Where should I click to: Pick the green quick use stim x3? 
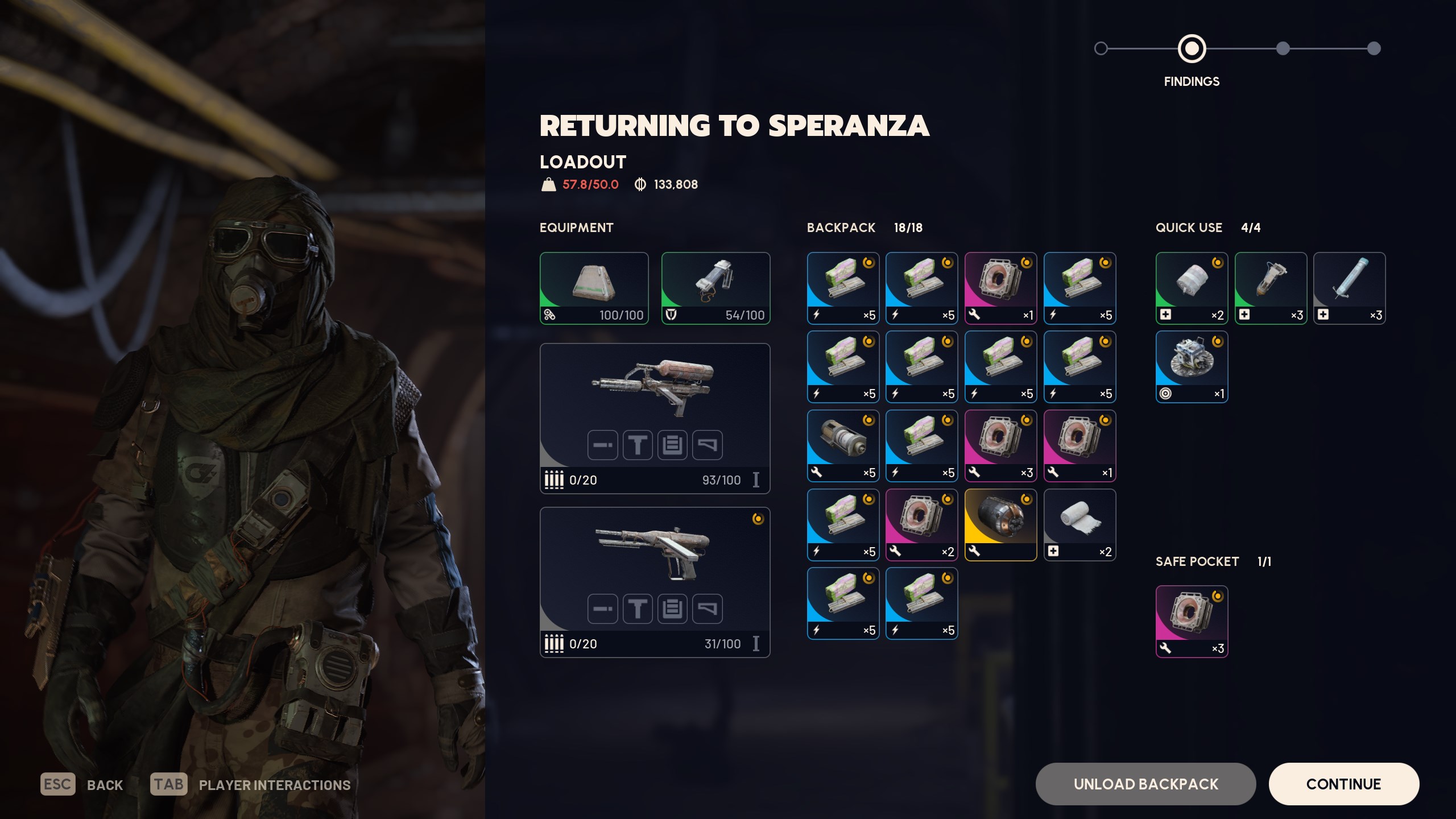[x=1271, y=288]
